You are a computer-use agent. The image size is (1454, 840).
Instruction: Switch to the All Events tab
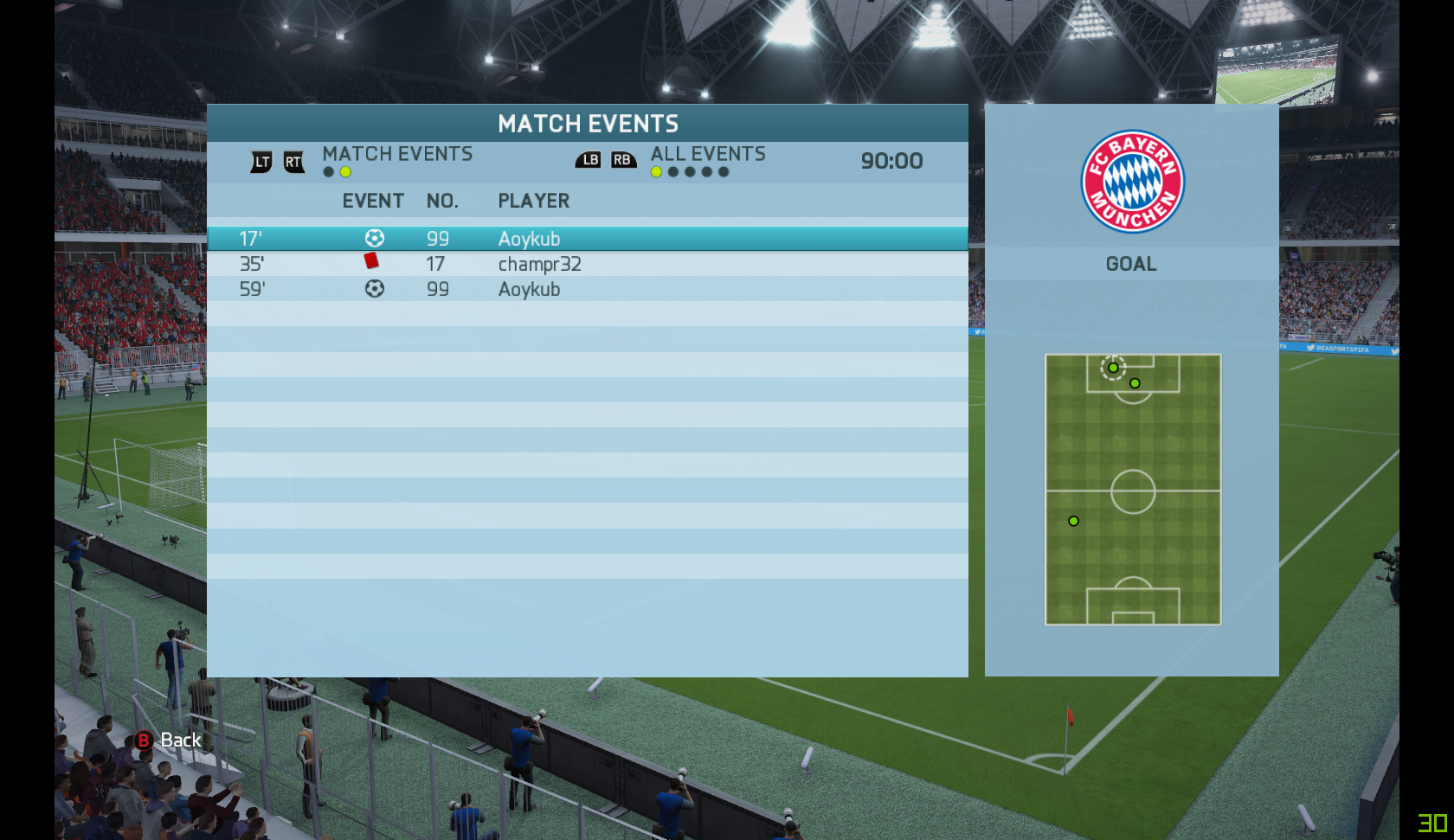(x=707, y=154)
